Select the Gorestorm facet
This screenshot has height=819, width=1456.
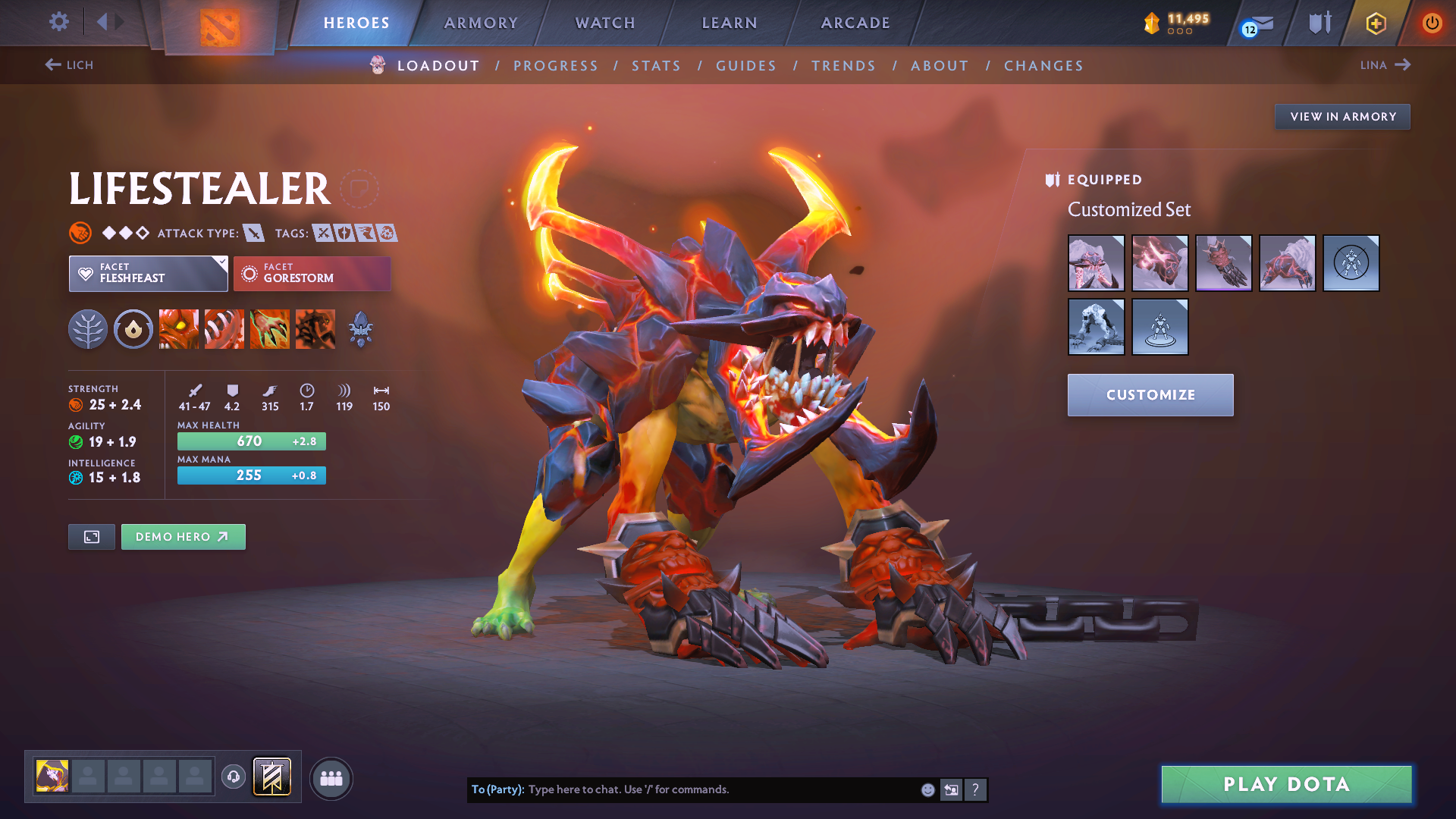coord(312,273)
